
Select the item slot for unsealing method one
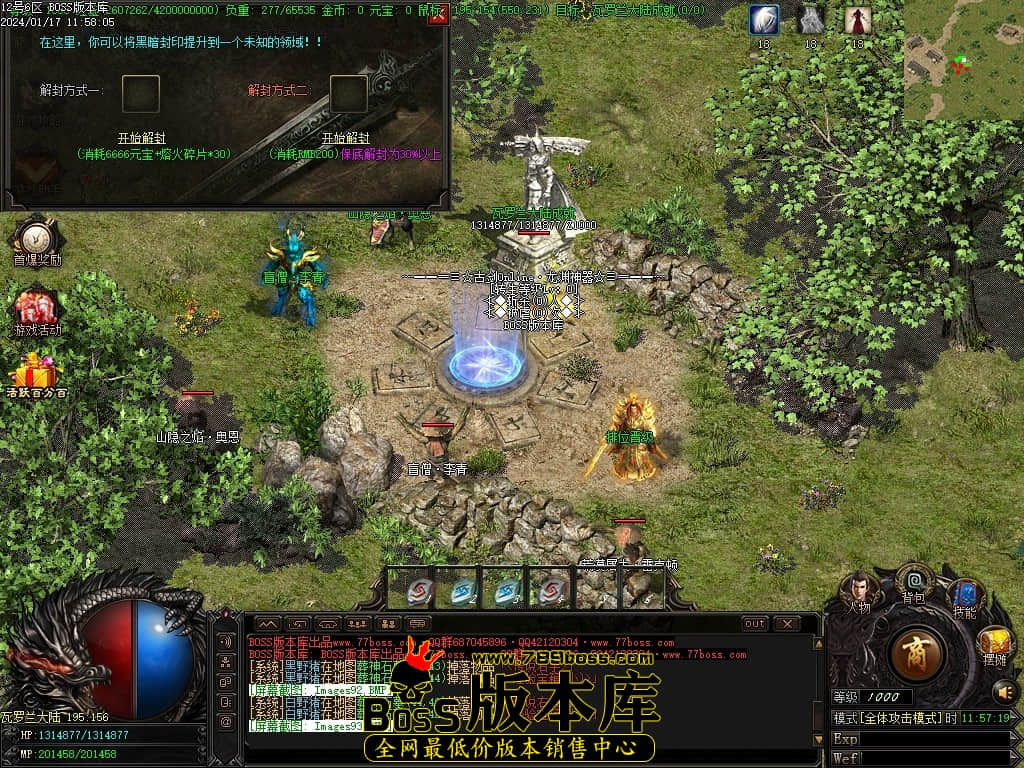pos(141,94)
